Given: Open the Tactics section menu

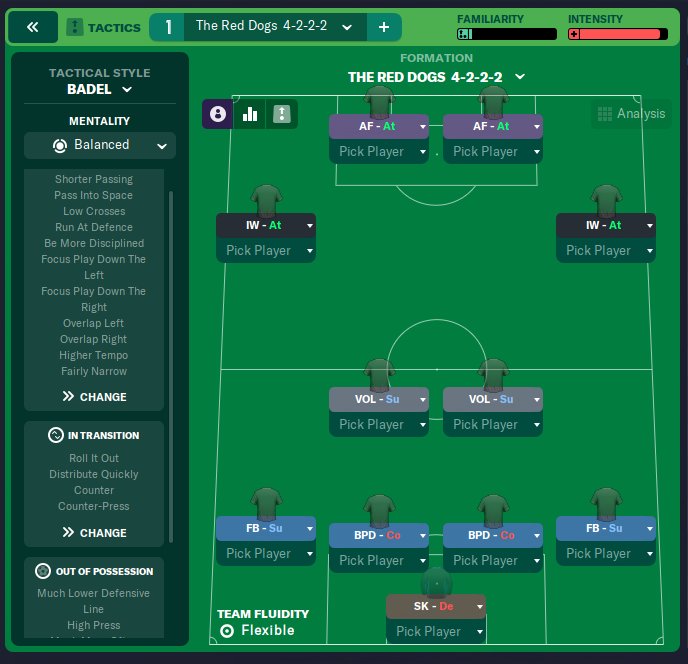Looking at the screenshot, I should pyautogui.click(x=103, y=27).
